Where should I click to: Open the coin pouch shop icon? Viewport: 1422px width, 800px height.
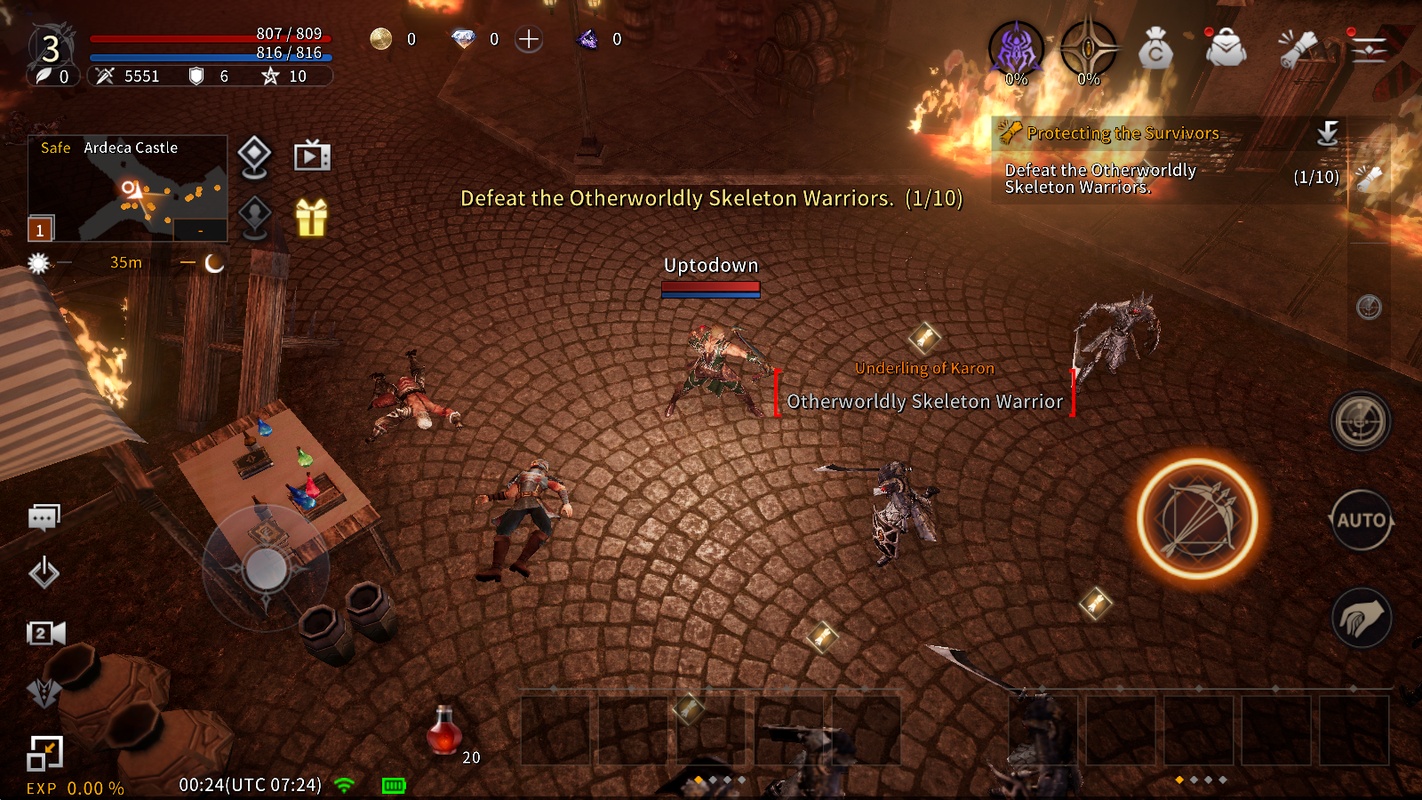1156,48
